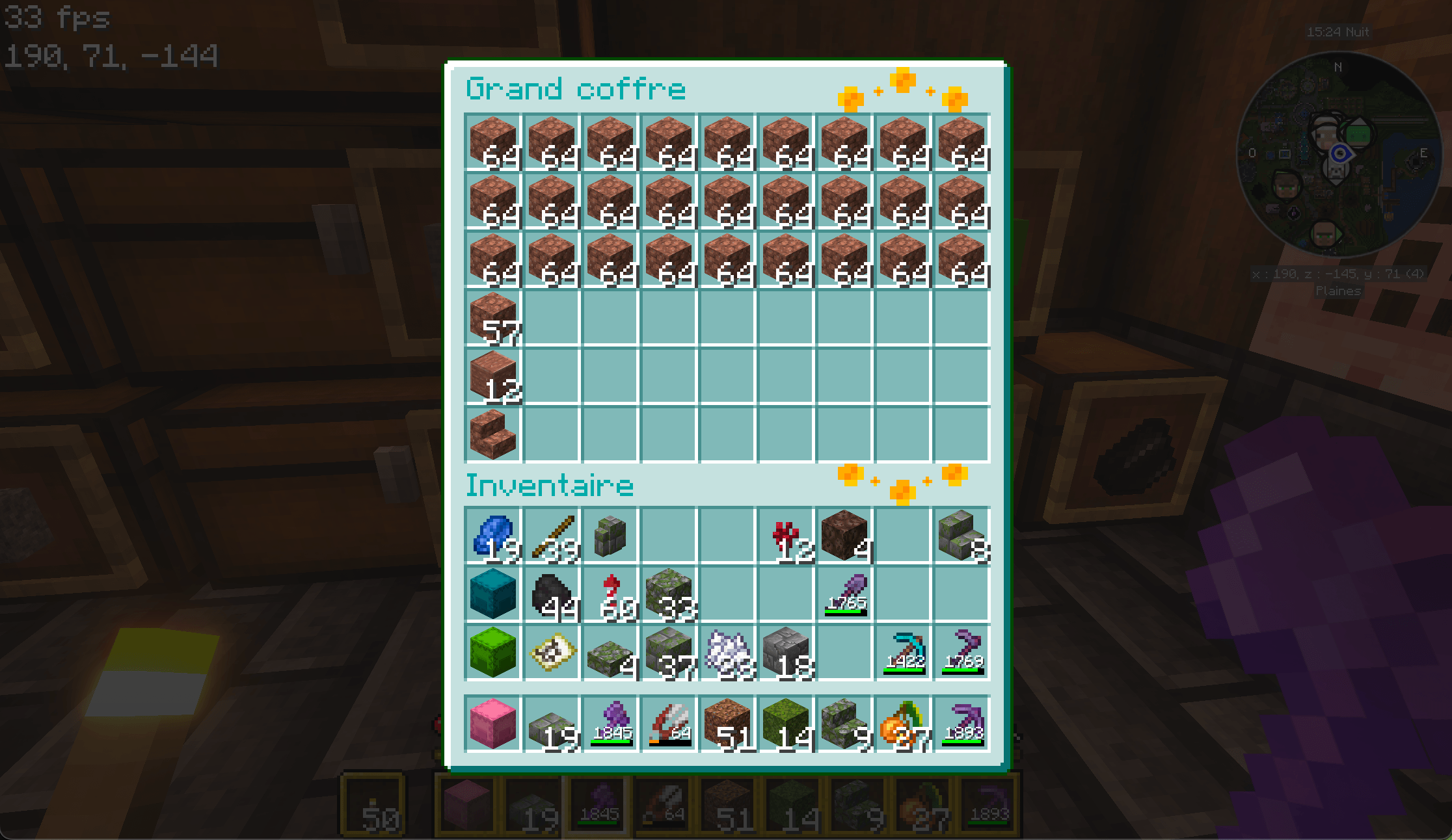Select the blue dye stack of 19
Image resolution: width=1452 pixels, height=840 pixels.
point(492,536)
